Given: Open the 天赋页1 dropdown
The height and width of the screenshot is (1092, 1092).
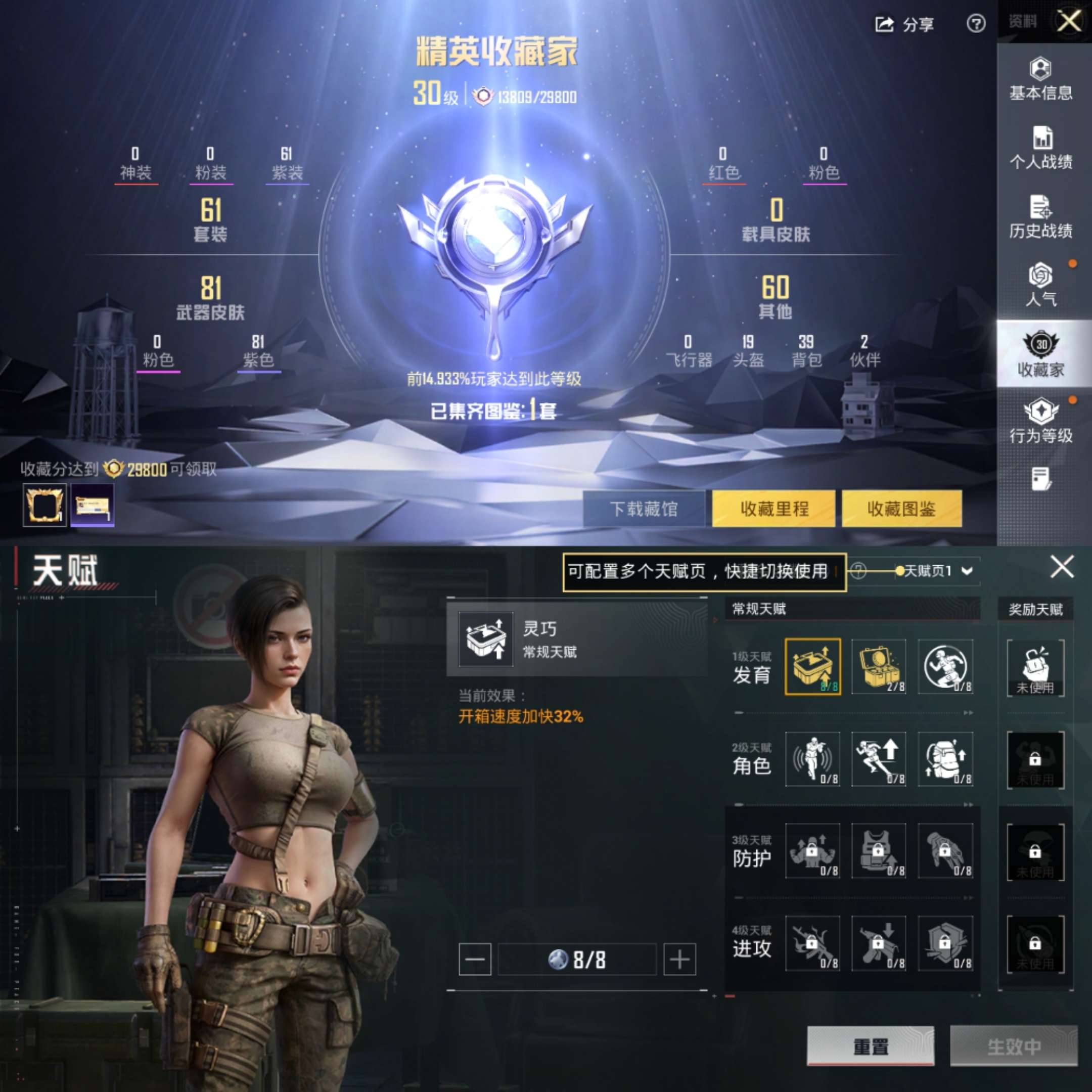Looking at the screenshot, I should (938, 571).
